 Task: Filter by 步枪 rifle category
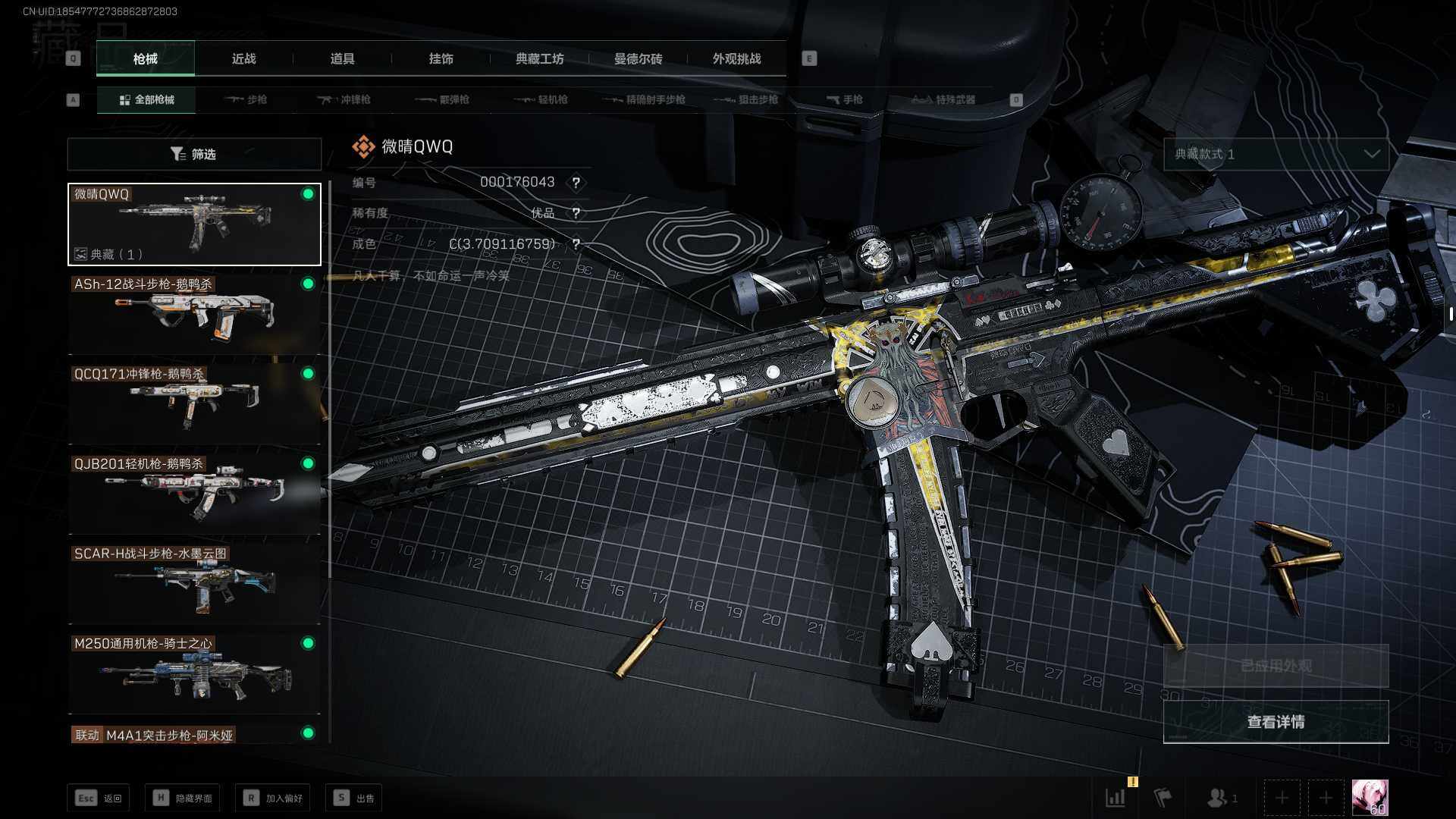tap(246, 99)
